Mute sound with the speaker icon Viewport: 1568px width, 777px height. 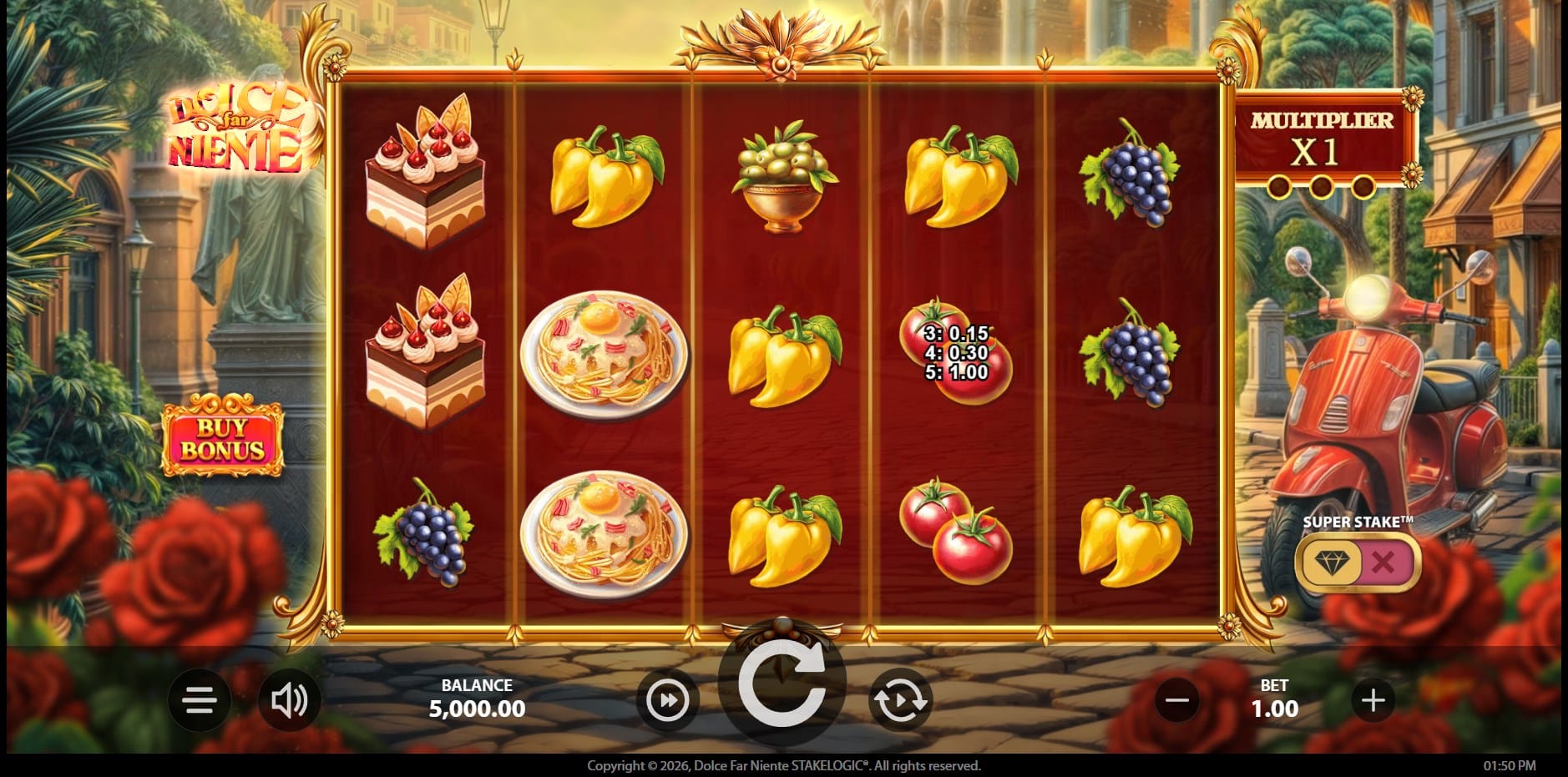(x=289, y=700)
